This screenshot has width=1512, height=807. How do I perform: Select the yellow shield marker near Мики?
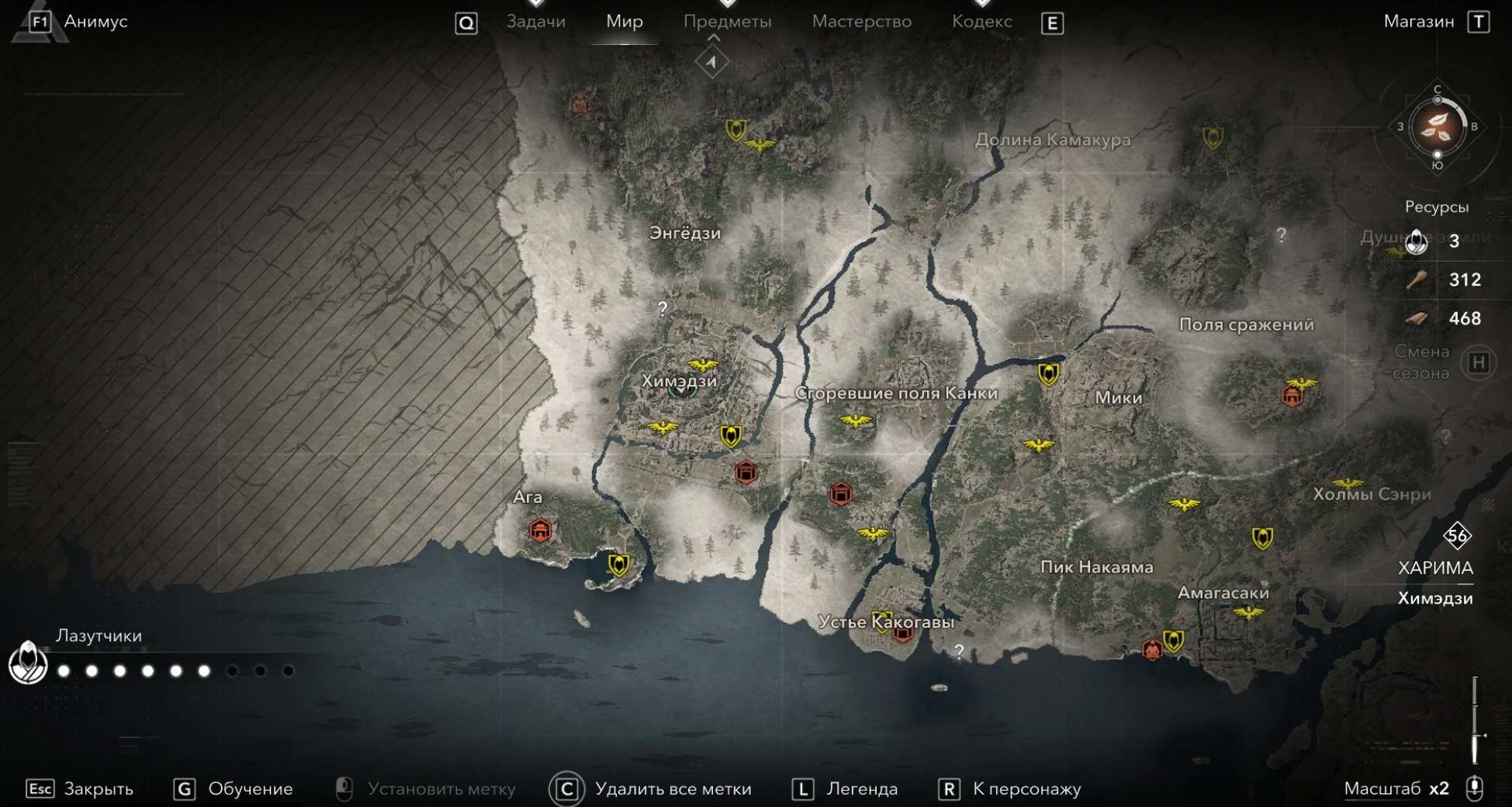pyautogui.click(x=1048, y=375)
